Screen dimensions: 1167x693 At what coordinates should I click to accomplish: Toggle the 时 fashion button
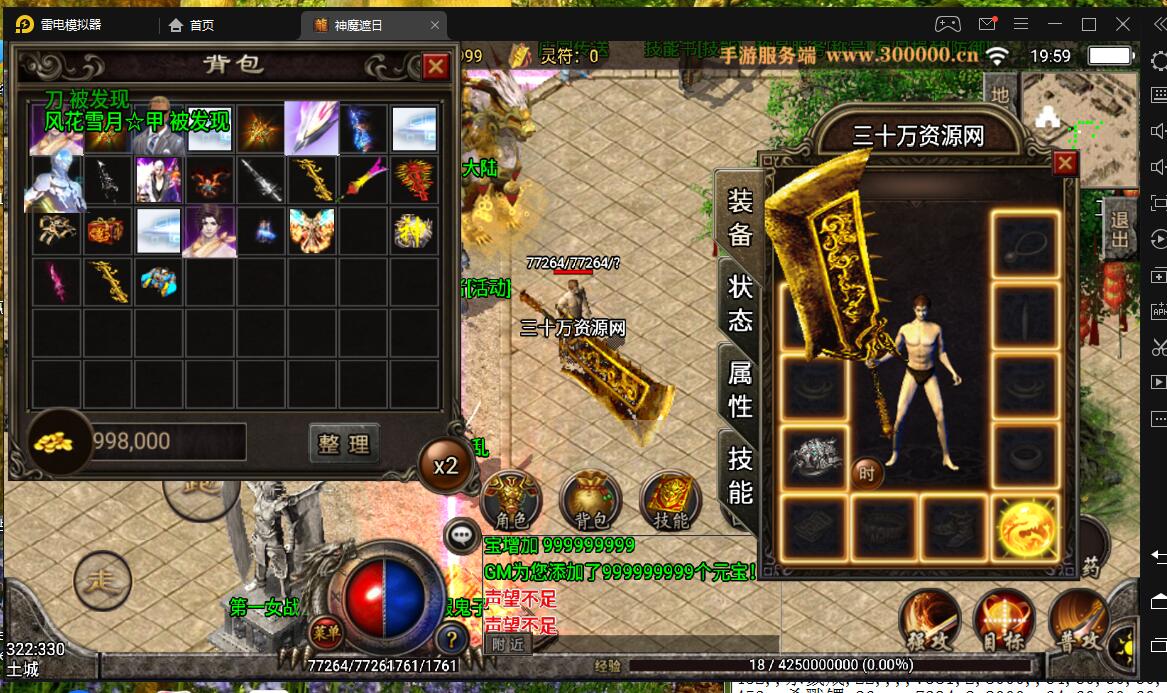(x=867, y=473)
